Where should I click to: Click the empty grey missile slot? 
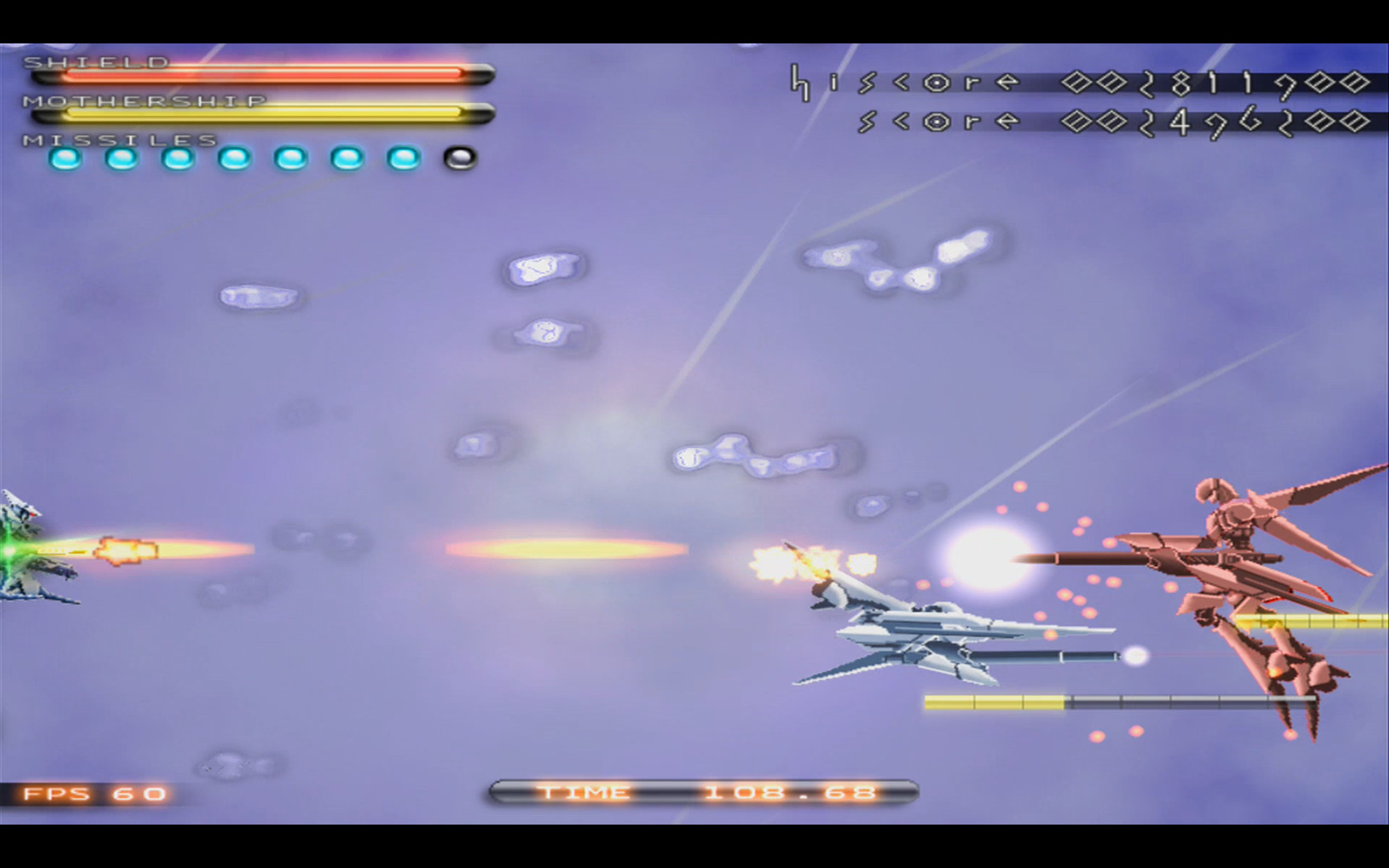(460, 158)
